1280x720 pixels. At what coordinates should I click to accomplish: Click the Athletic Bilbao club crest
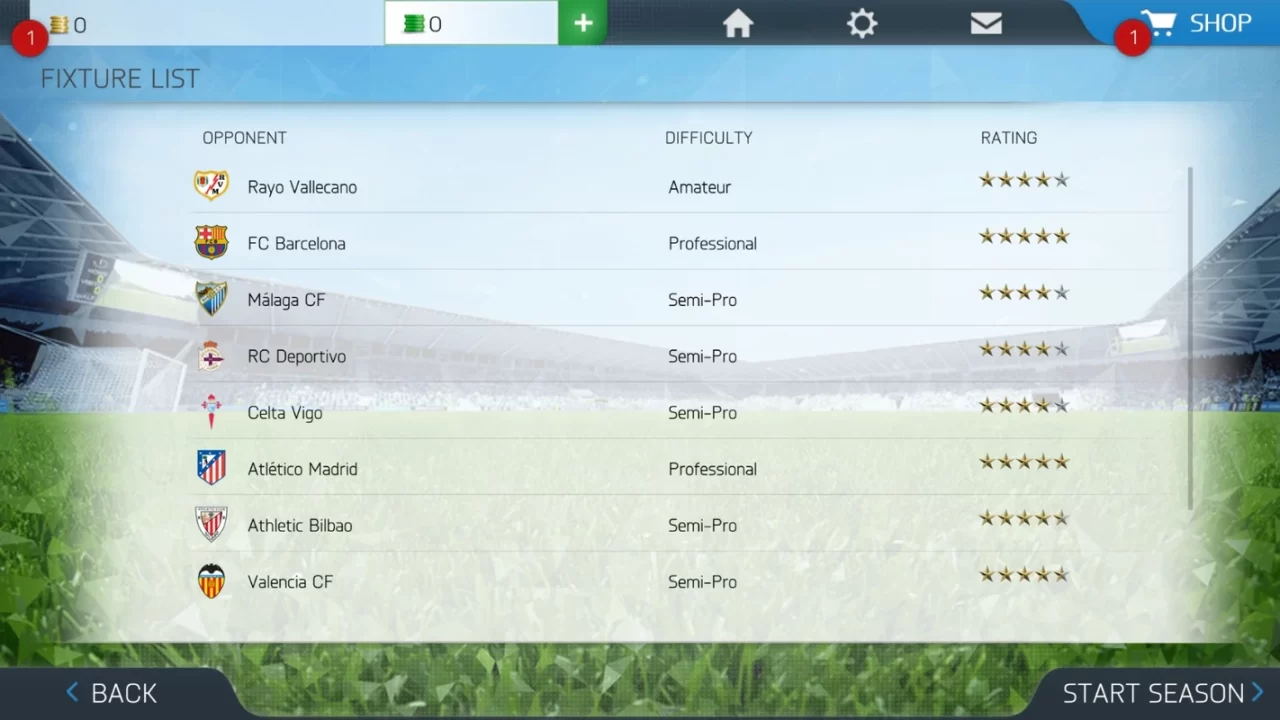point(211,525)
